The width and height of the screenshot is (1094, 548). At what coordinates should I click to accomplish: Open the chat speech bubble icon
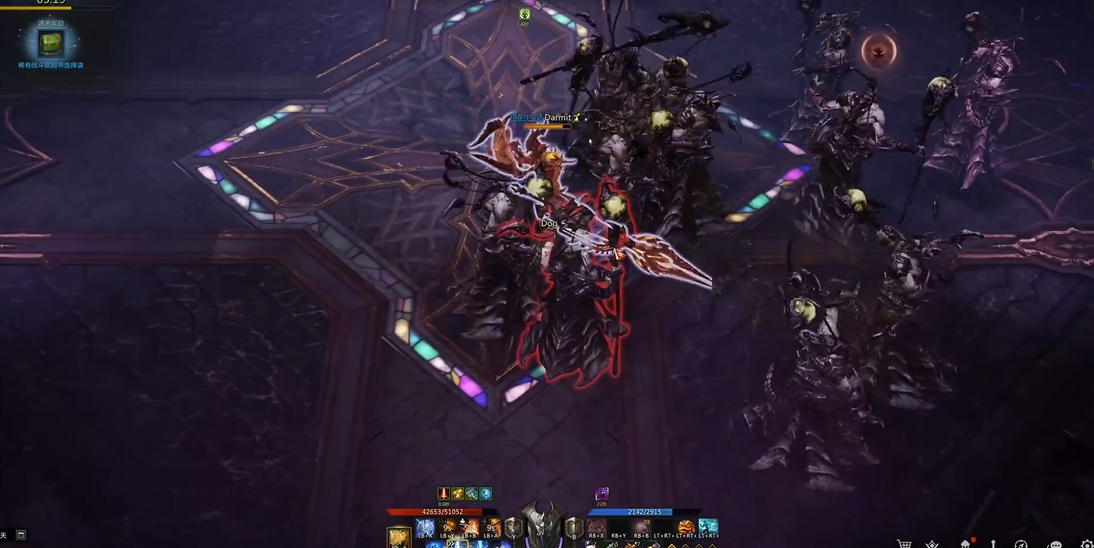click(x=1054, y=544)
